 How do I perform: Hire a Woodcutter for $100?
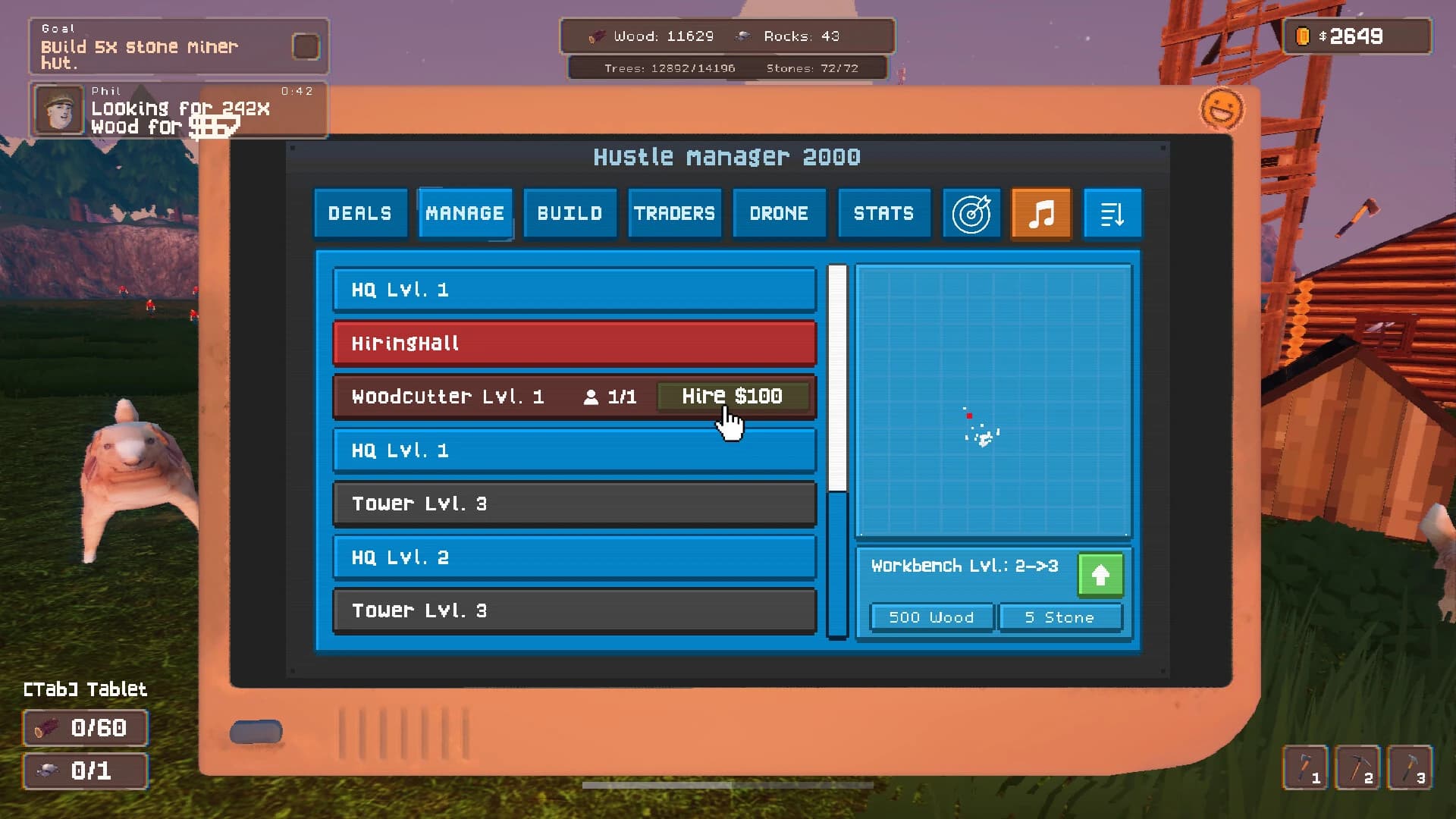tap(733, 395)
